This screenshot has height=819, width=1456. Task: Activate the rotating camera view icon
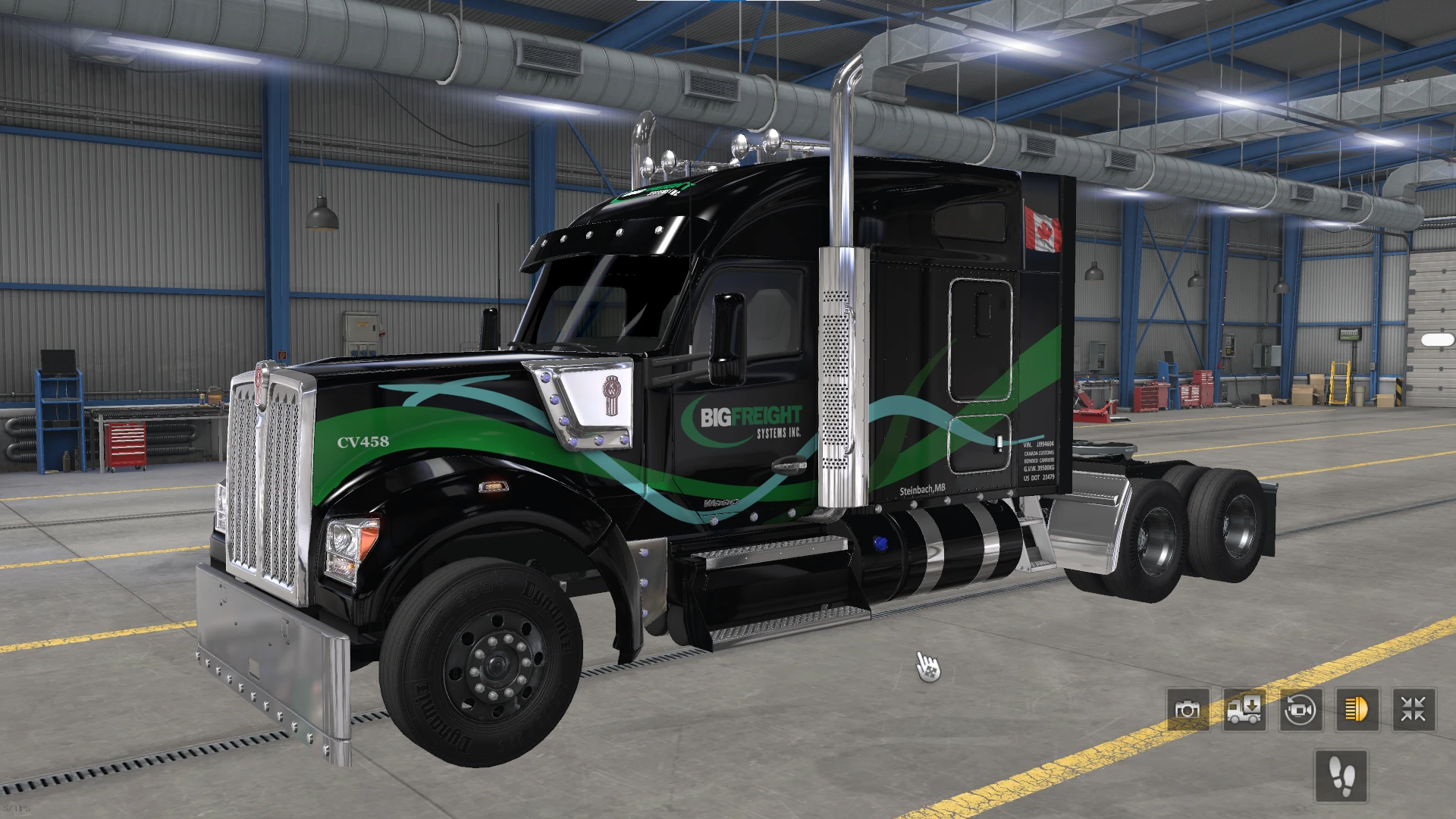click(x=1300, y=711)
